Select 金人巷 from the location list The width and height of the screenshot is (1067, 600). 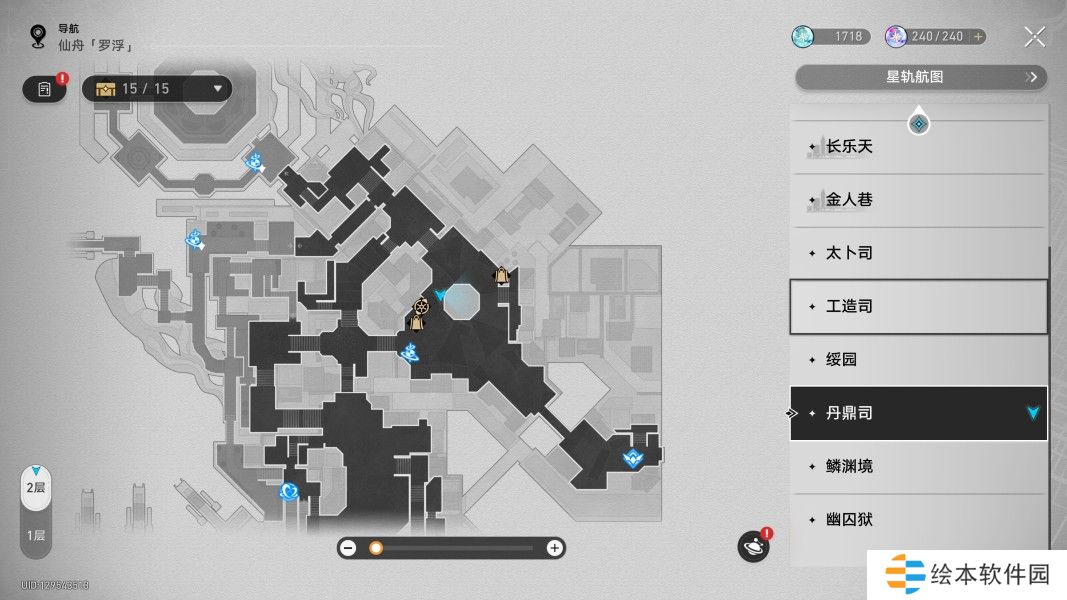pyautogui.click(x=918, y=200)
